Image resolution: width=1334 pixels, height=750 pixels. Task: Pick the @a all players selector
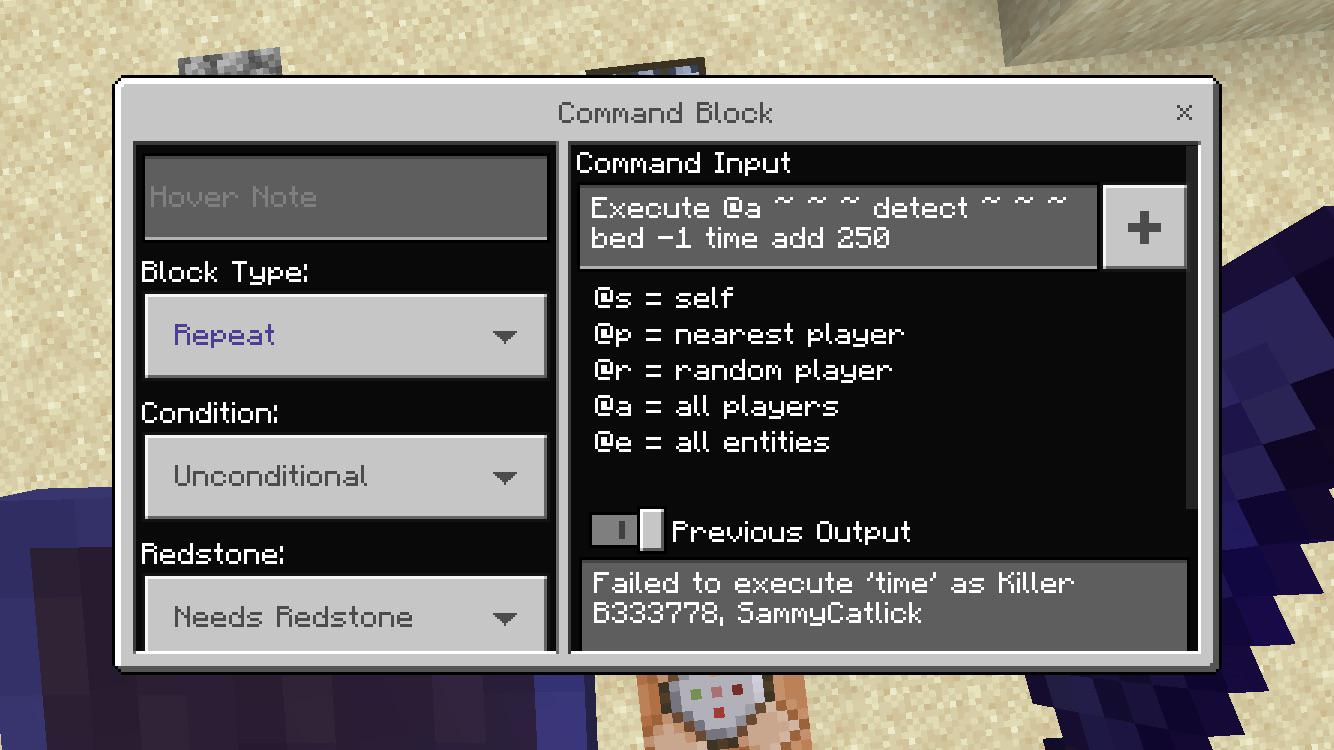(712, 406)
